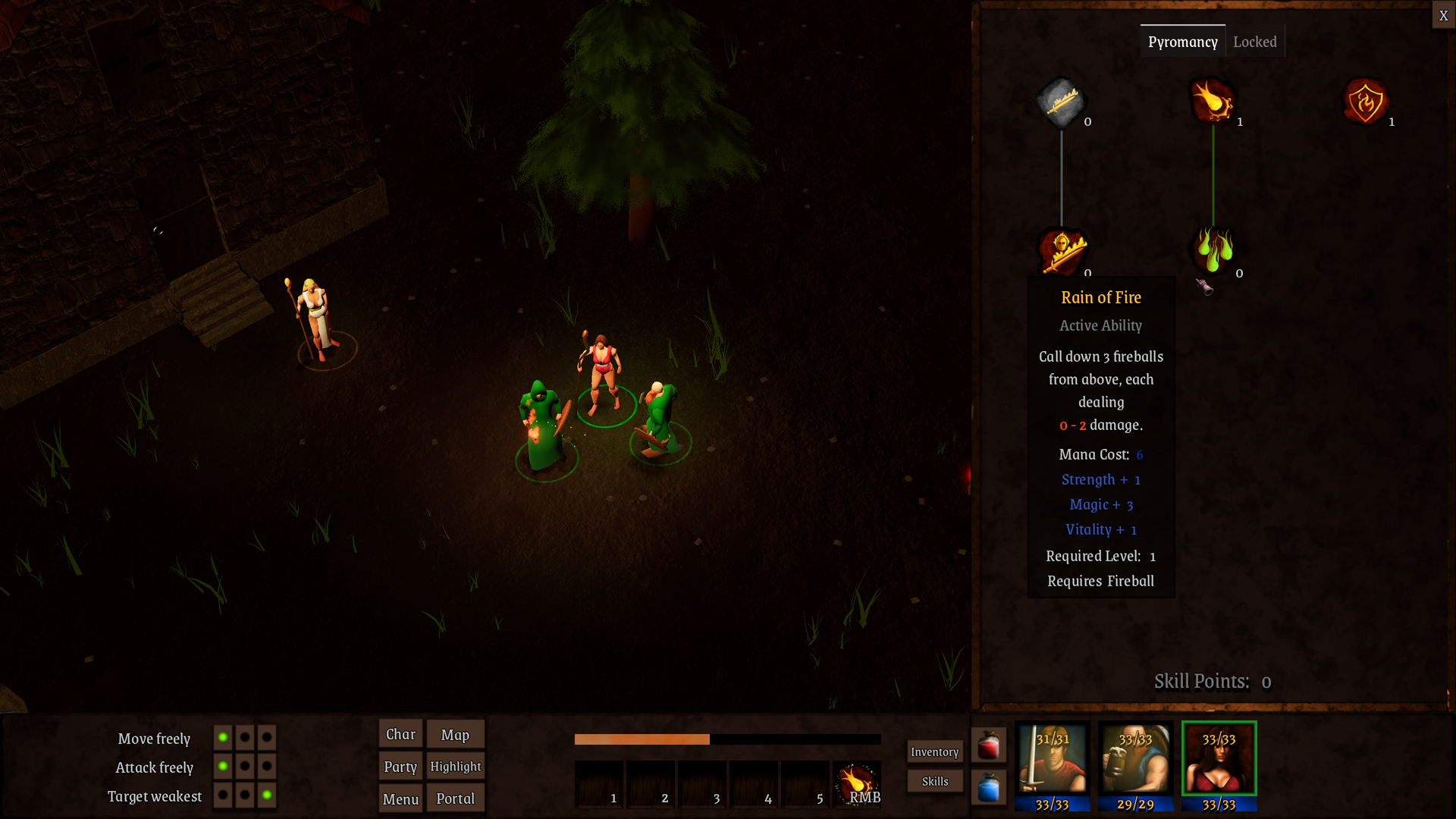The image size is (1456, 819).
Task: Show the Party panel
Action: tap(400, 767)
